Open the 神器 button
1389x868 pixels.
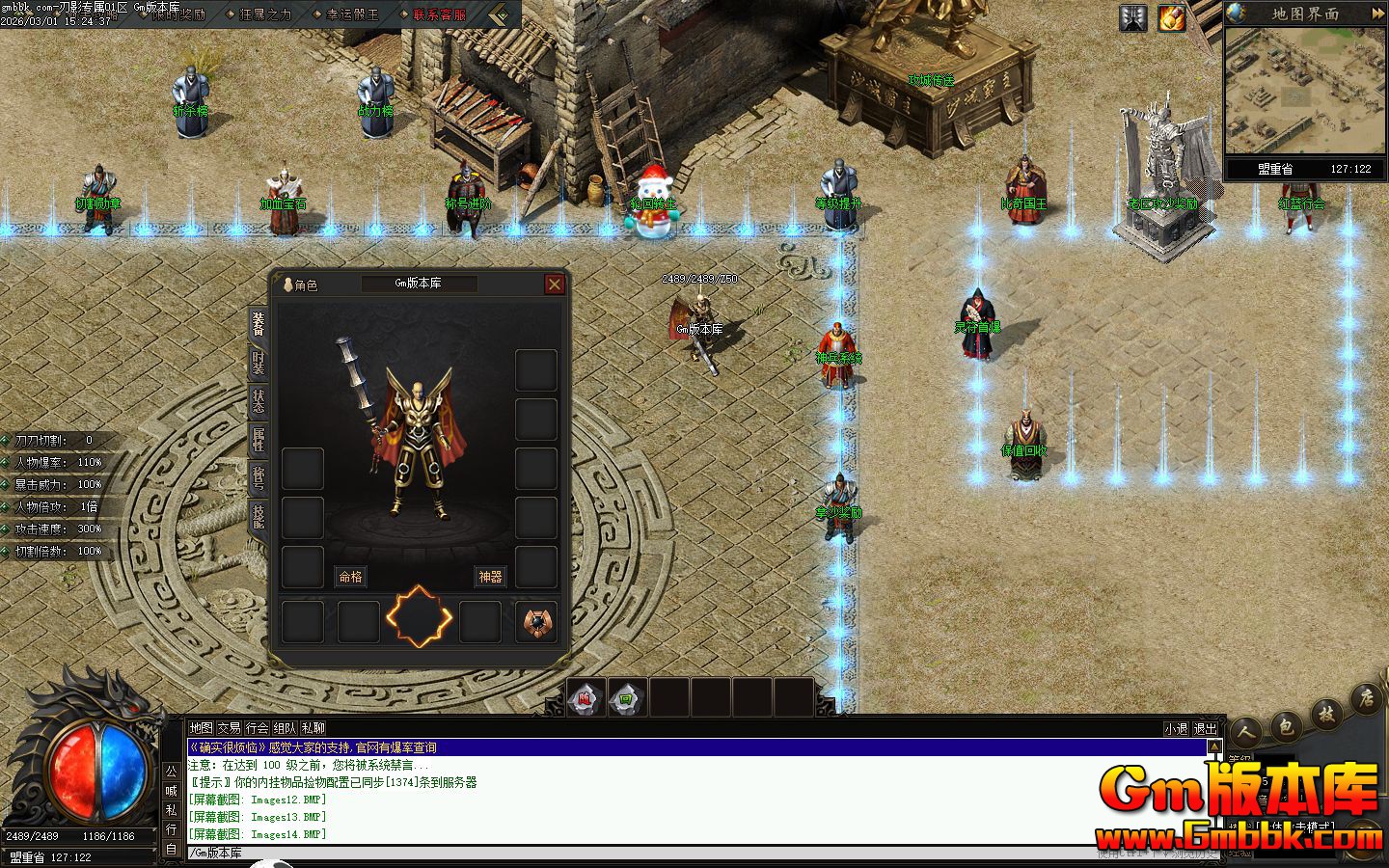(490, 577)
